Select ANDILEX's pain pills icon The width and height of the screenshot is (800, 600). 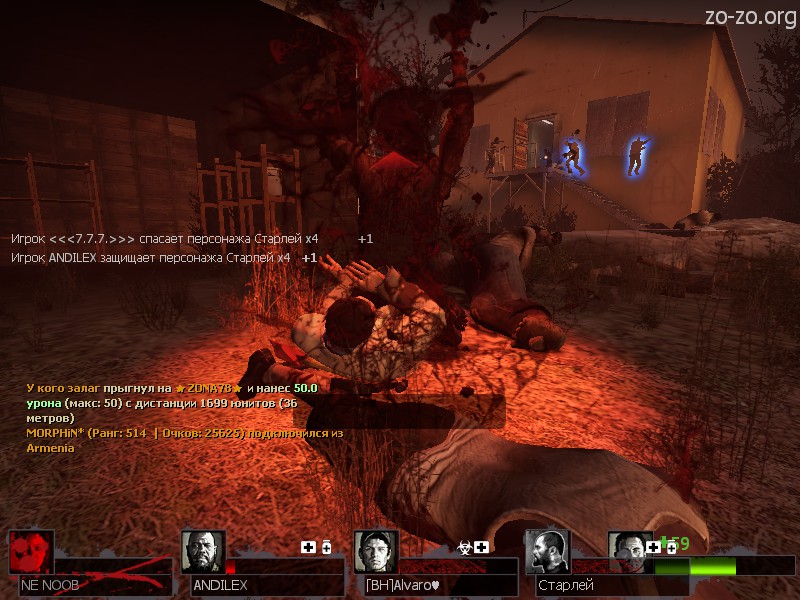[x=326, y=547]
